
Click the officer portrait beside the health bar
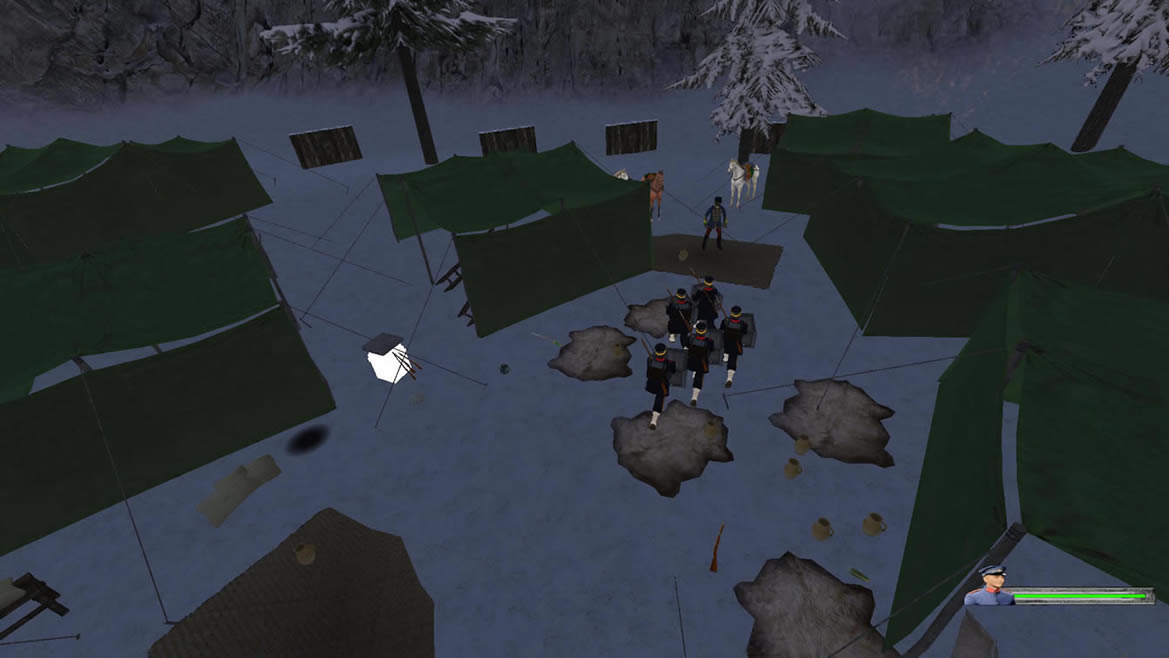[x=988, y=587]
